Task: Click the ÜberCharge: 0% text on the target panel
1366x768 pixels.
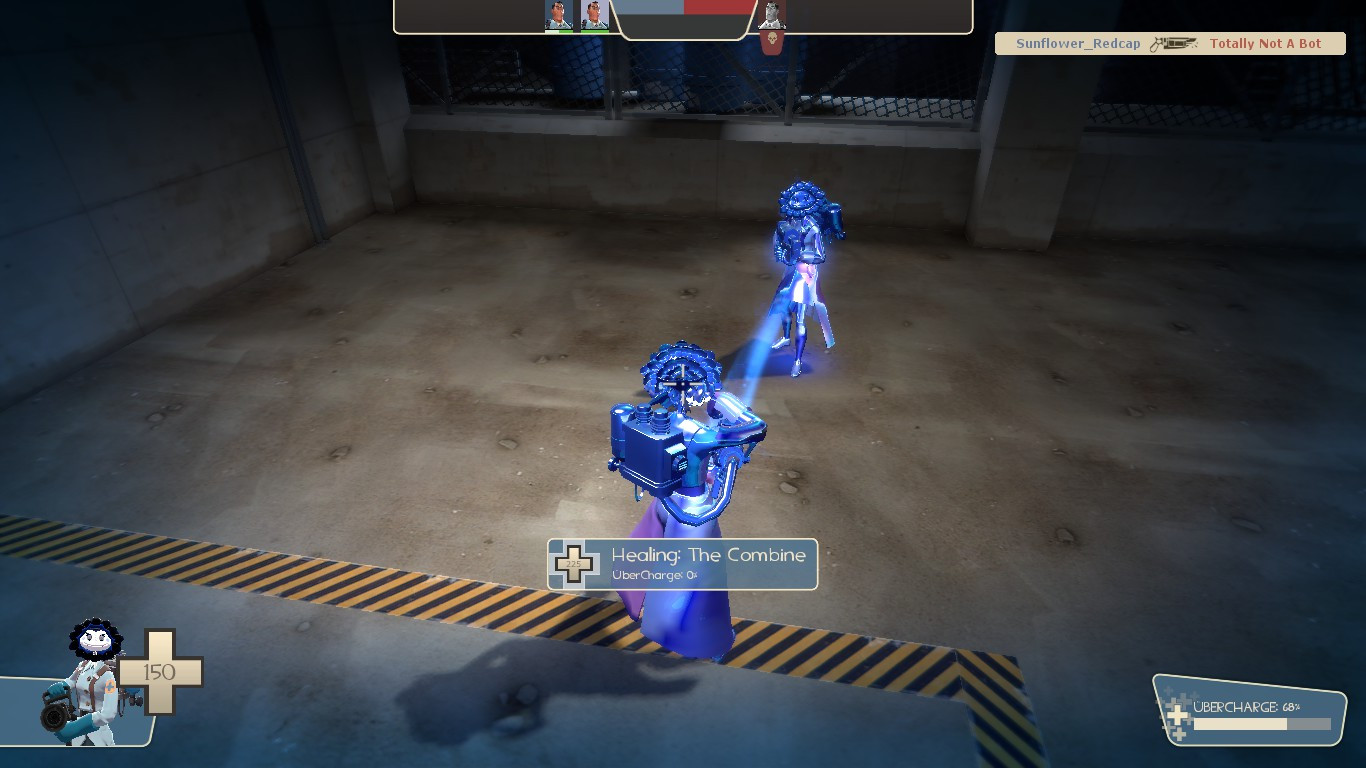Action: 655,575
